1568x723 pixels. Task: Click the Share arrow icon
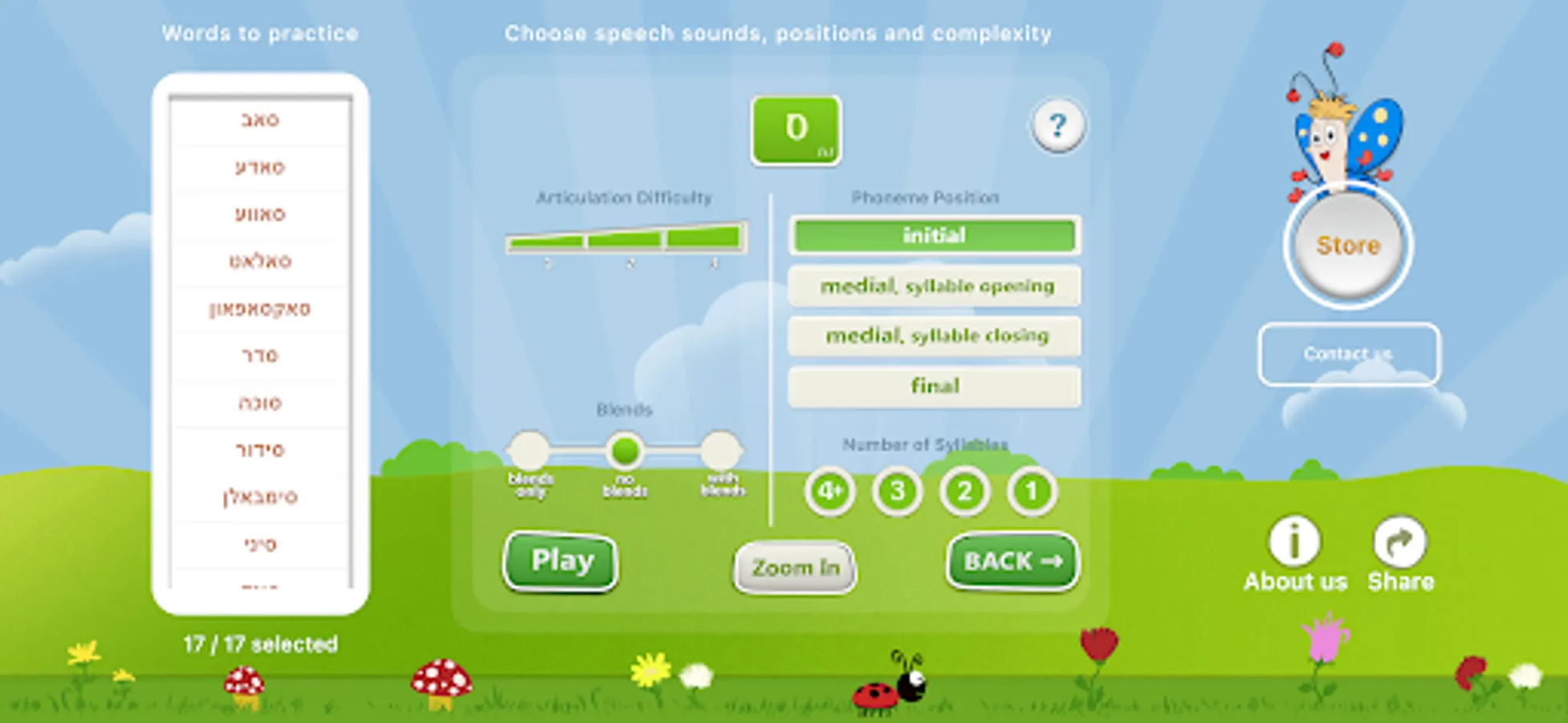[1399, 540]
